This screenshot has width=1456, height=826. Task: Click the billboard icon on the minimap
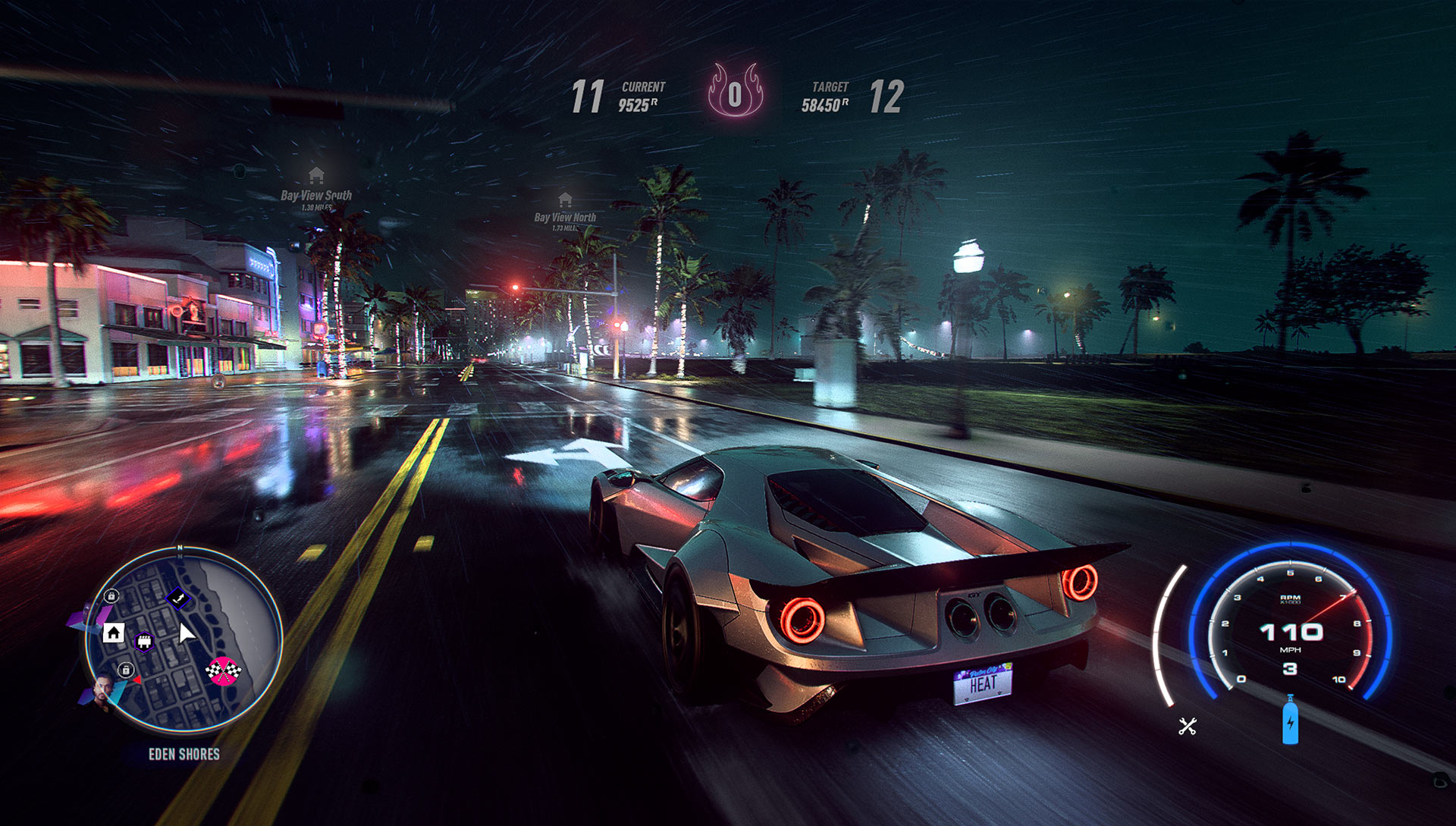click(144, 641)
